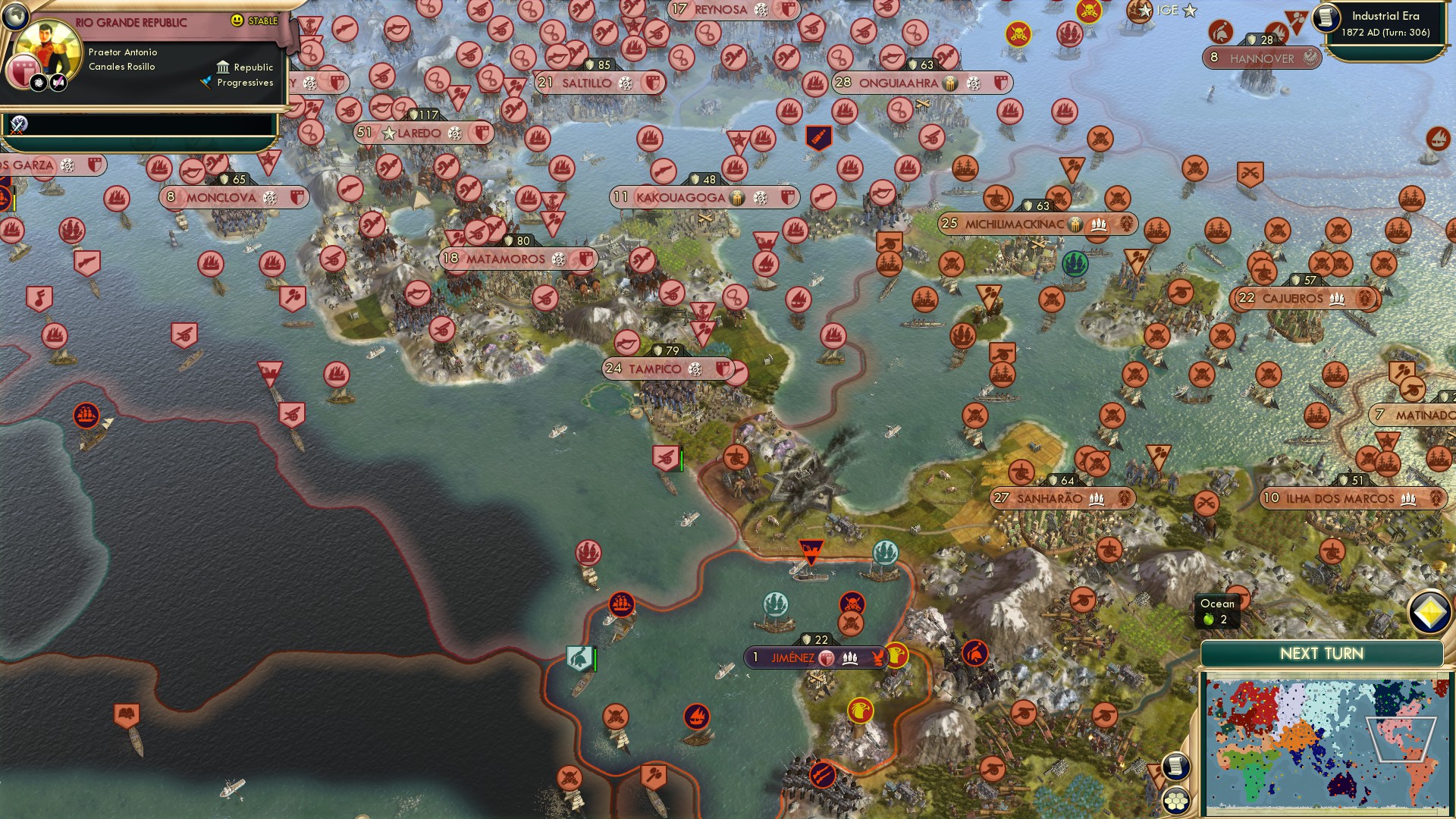Open the Tampico city banner
This screenshot has height=819, width=1456.
pos(657,369)
